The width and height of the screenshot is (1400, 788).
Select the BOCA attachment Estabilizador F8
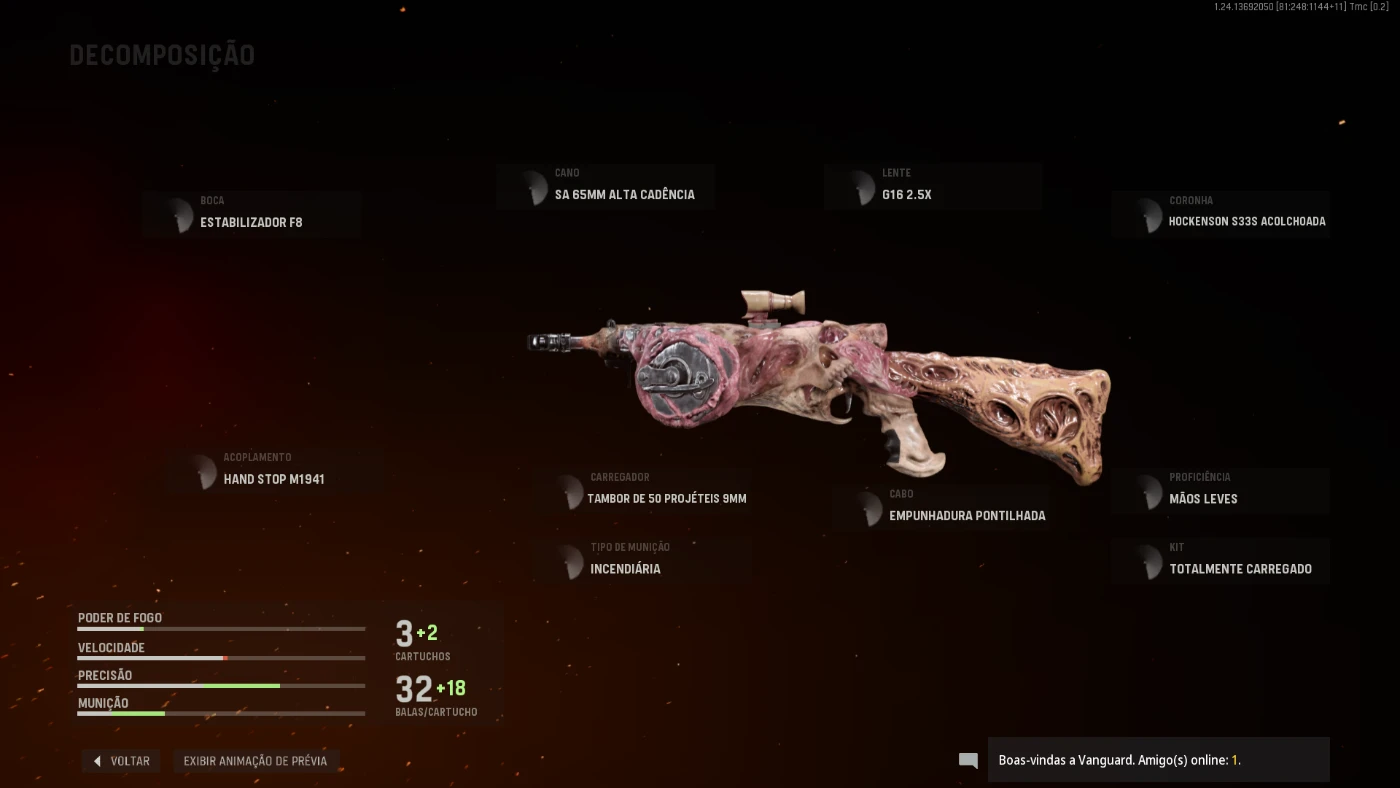[x=251, y=214]
